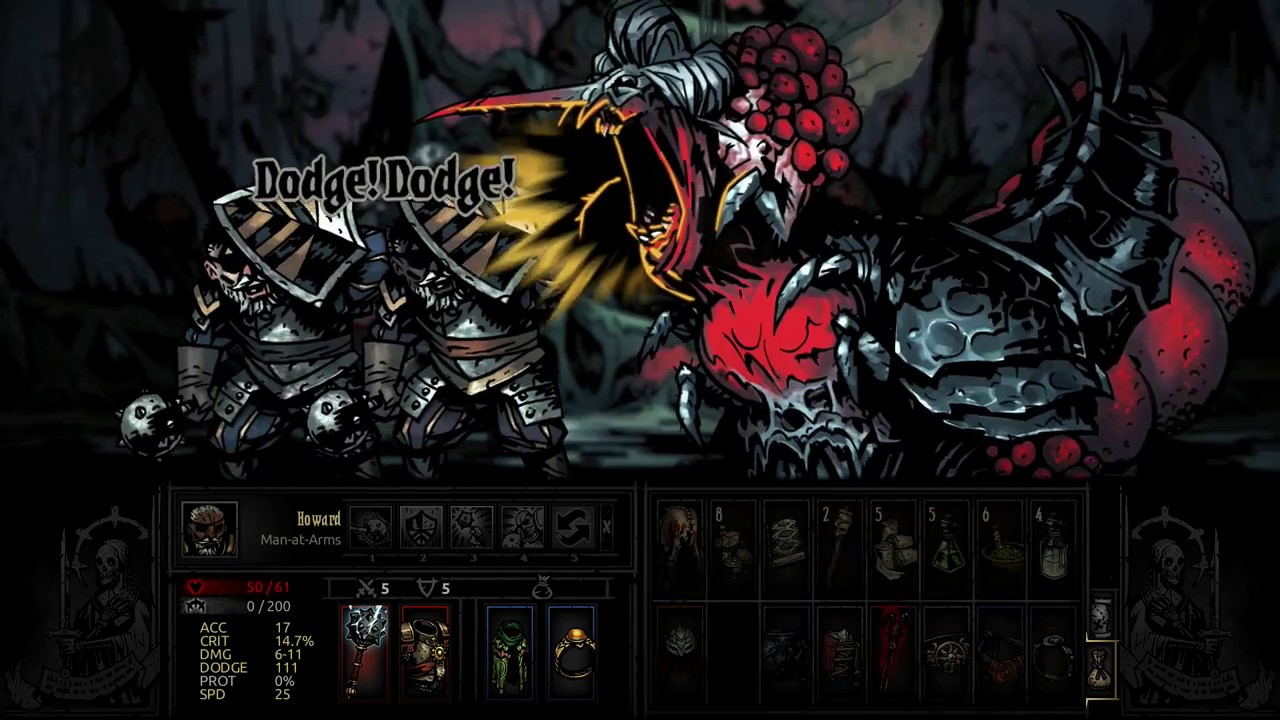Select Howard's hero portrait
Image resolution: width=1280 pixels, height=720 pixels.
click(x=210, y=529)
